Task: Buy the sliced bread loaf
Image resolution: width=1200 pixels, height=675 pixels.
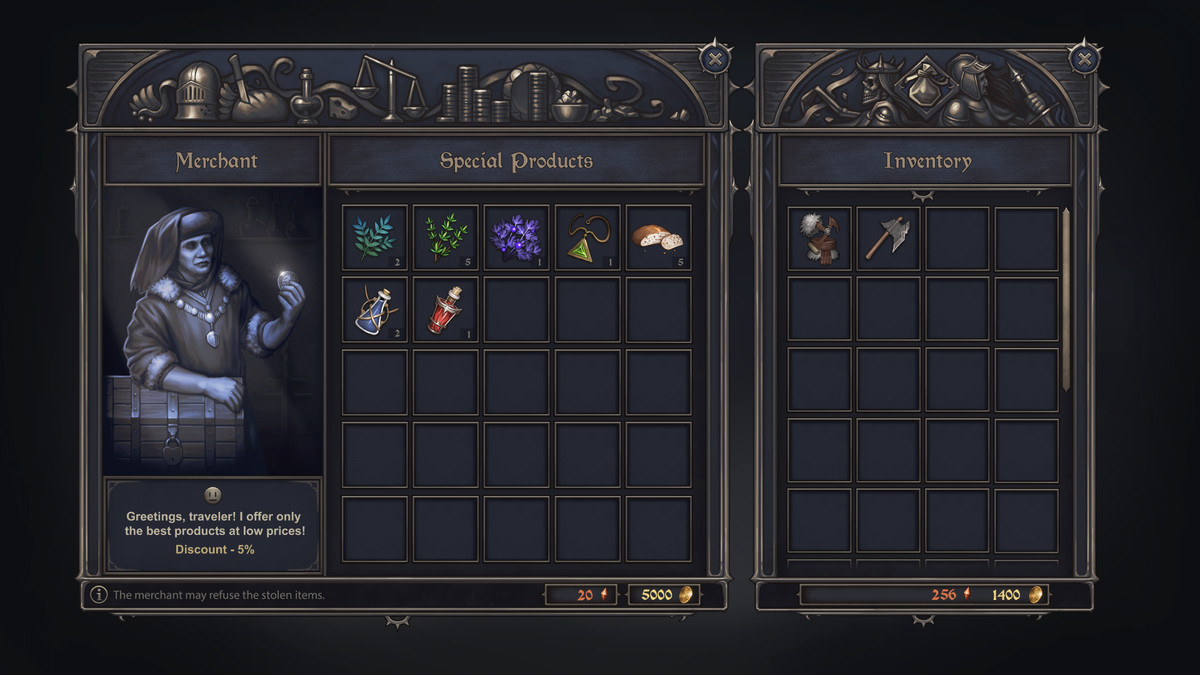Action: pos(658,238)
